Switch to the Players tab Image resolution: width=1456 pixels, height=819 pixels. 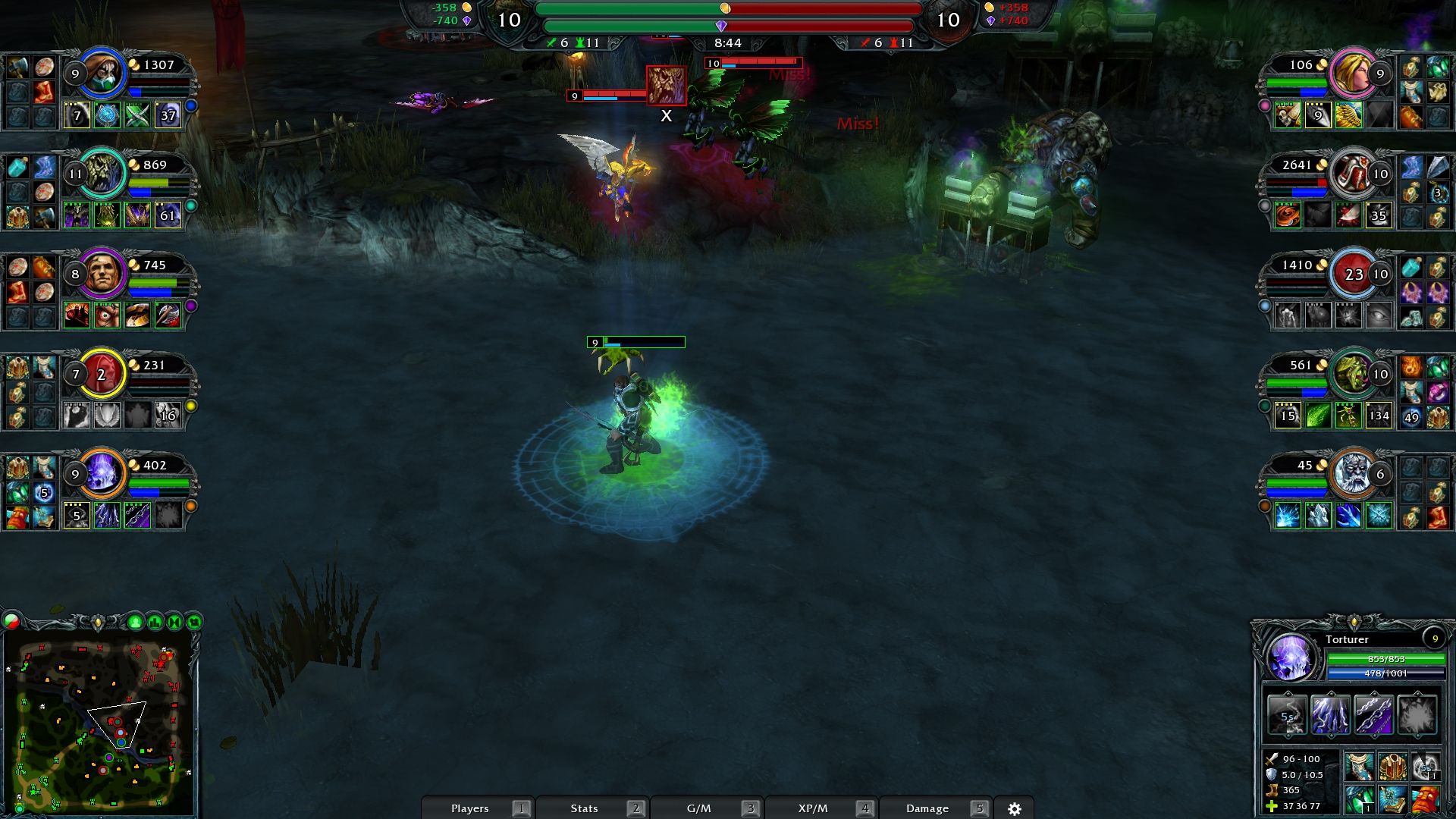tap(470, 808)
